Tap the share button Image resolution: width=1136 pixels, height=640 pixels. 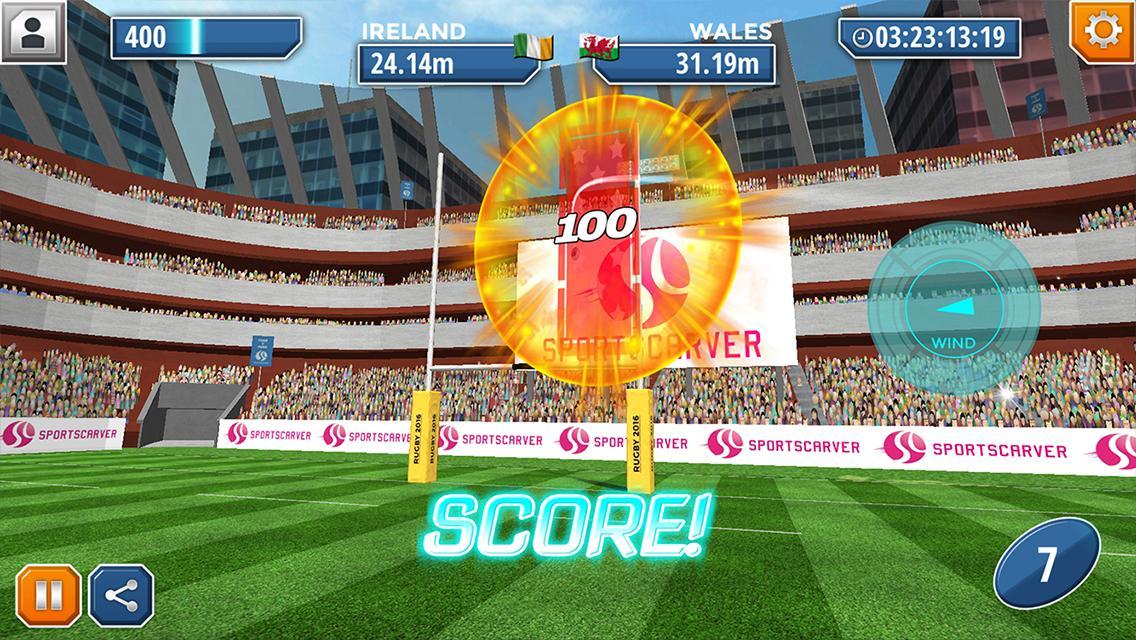click(121, 597)
